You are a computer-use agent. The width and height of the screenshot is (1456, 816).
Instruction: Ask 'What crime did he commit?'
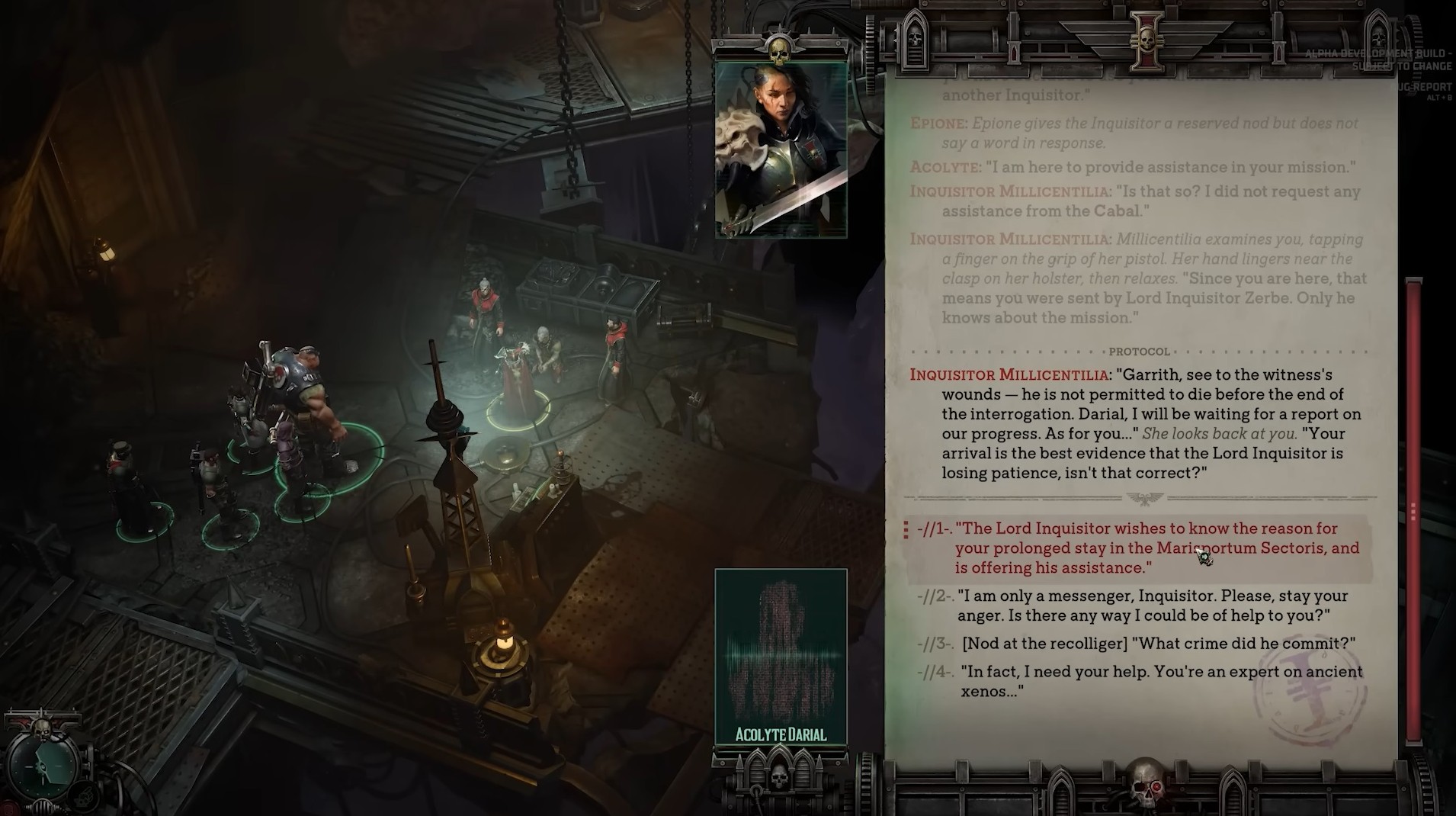pos(1159,643)
